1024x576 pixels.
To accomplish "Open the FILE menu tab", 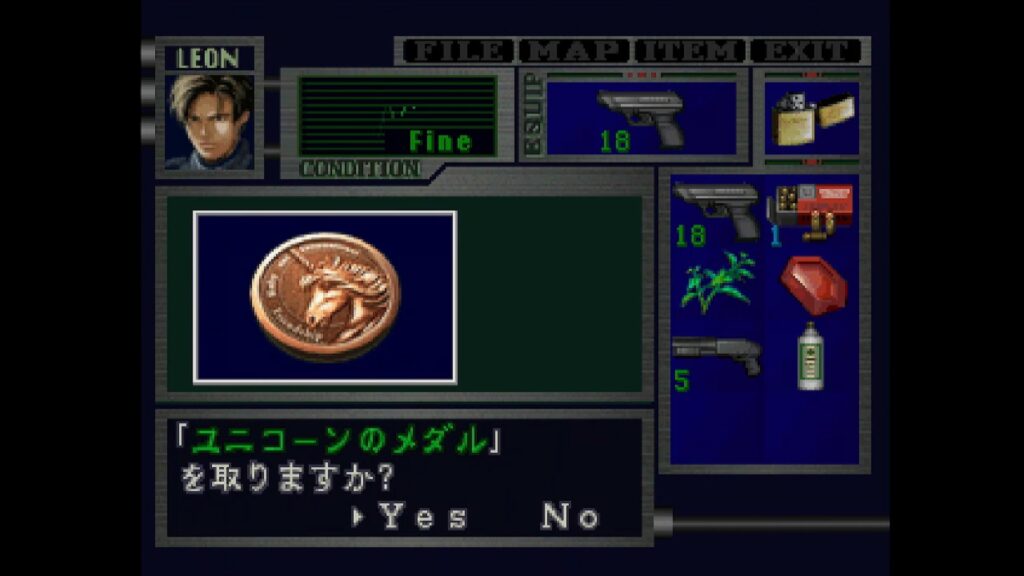I will [457, 51].
